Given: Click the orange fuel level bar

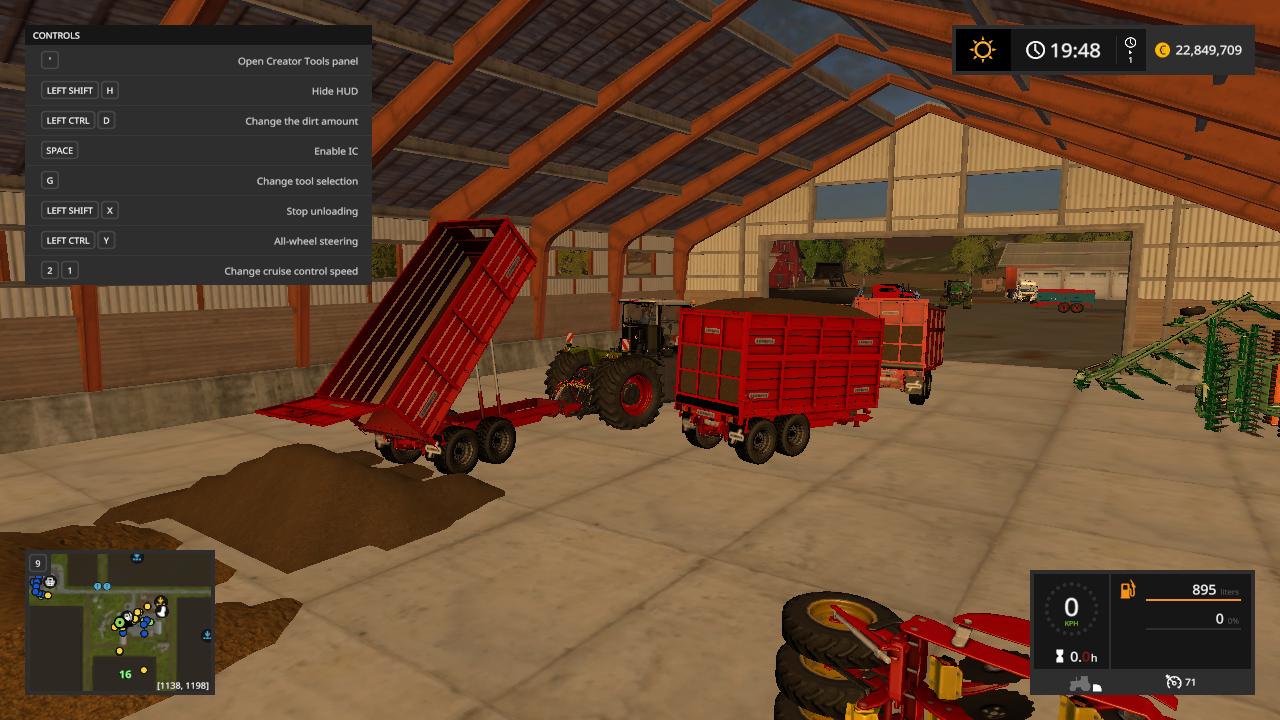Looking at the screenshot, I should (x=1194, y=600).
